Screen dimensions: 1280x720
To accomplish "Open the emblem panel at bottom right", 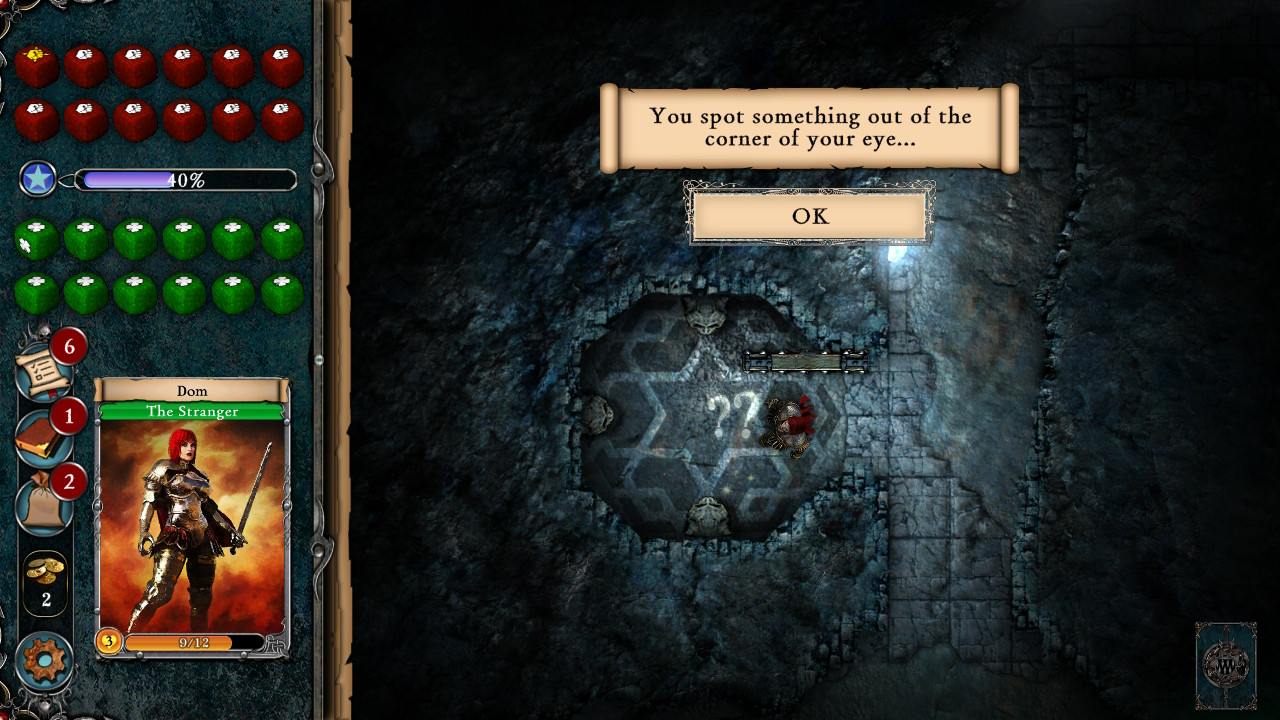I will [1225, 663].
